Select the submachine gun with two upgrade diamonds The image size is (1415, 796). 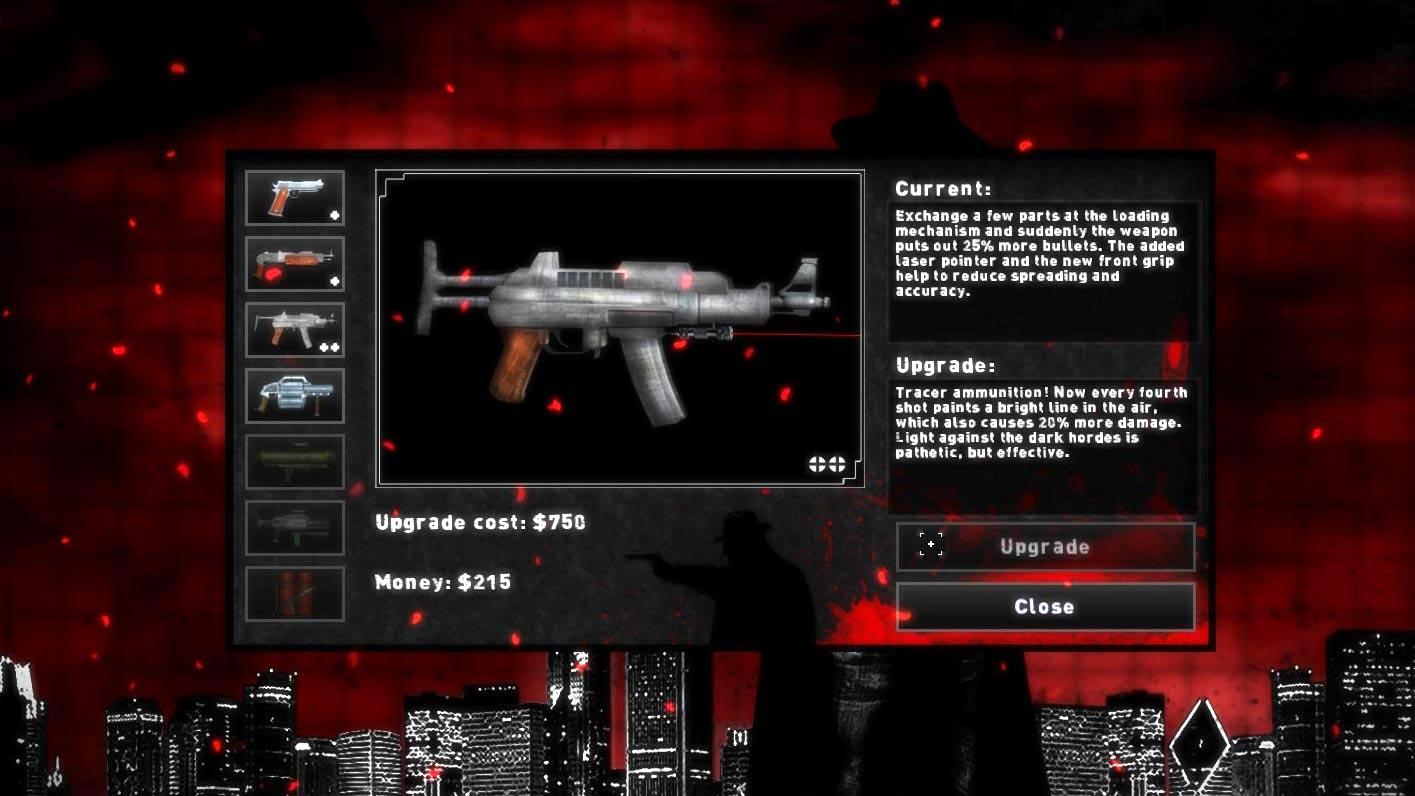coord(294,329)
